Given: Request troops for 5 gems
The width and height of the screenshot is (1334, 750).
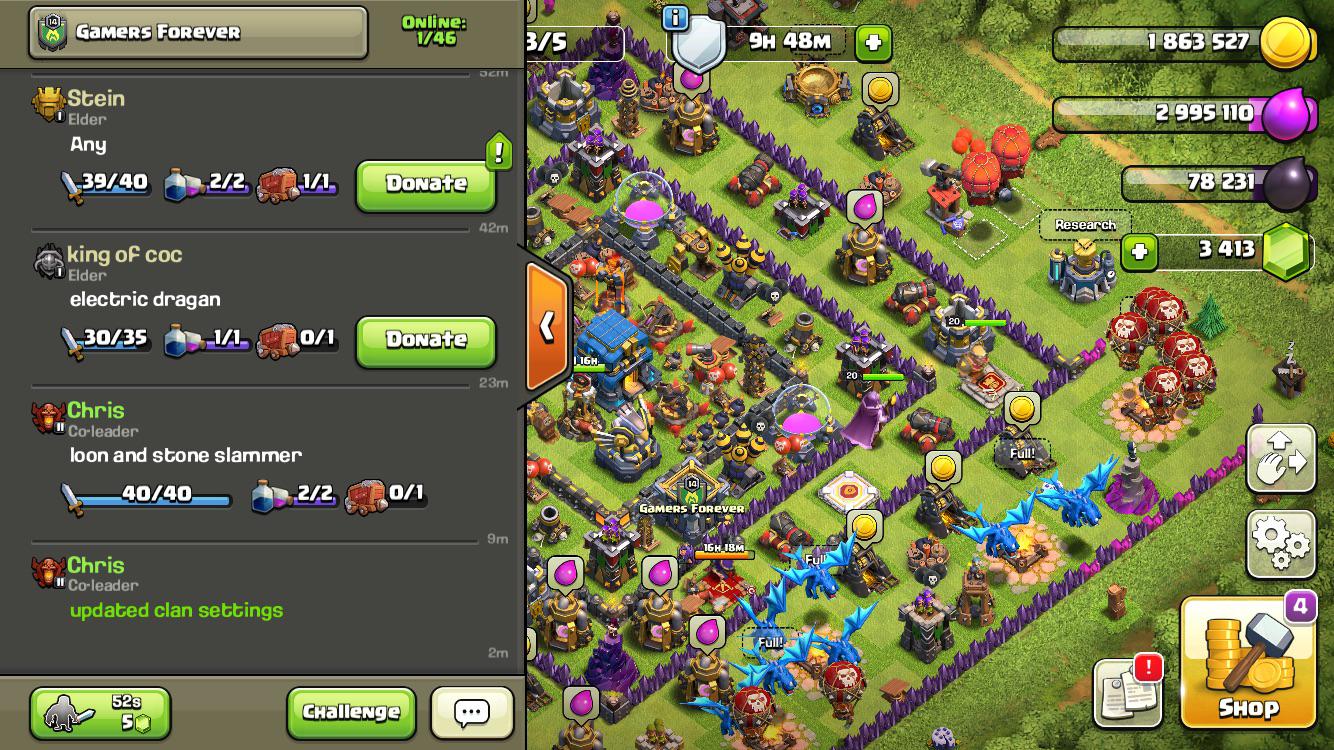Looking at the screenshot, I should tap(100, 712).
